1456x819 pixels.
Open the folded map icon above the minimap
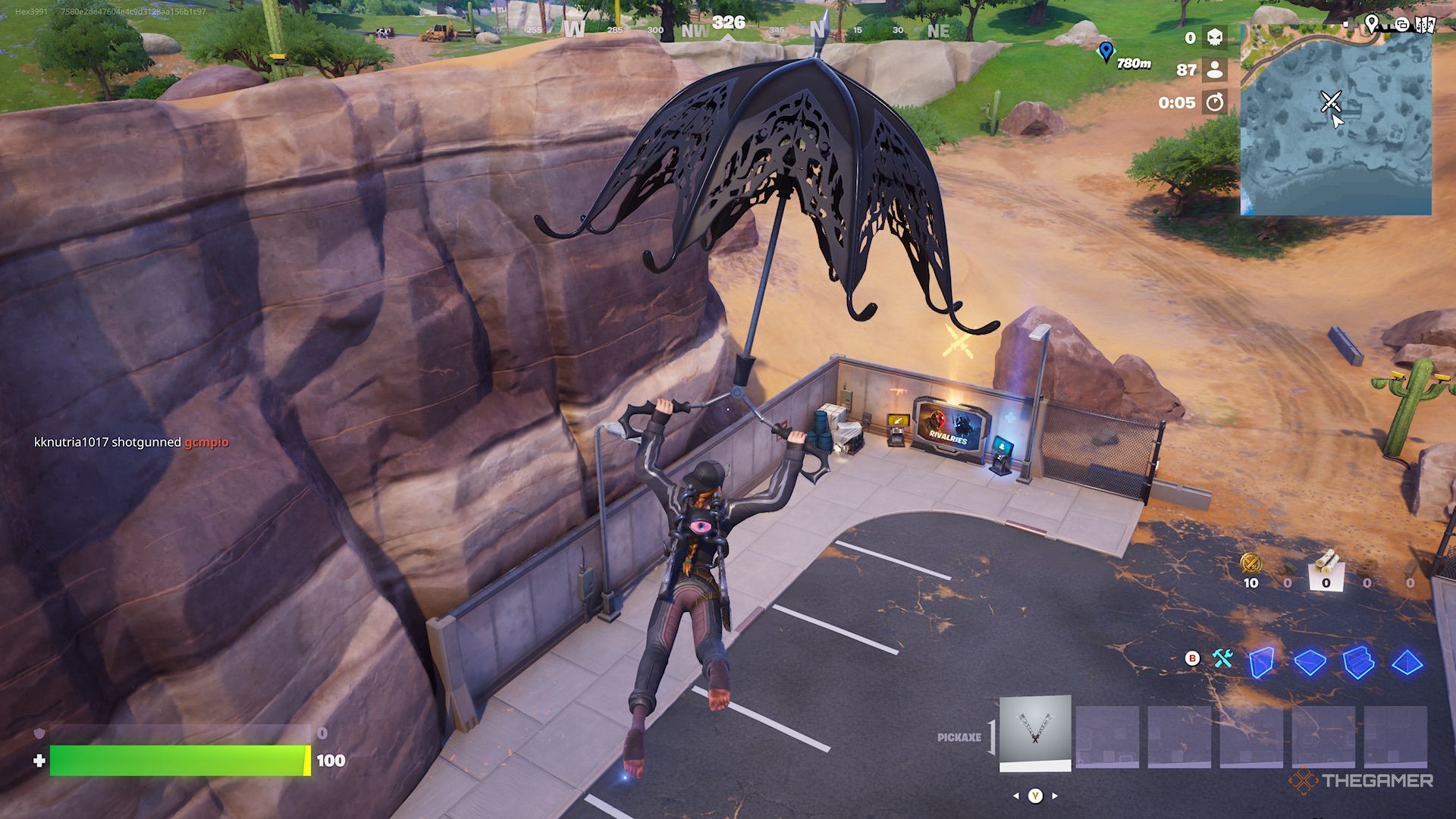coord(1425,24)
